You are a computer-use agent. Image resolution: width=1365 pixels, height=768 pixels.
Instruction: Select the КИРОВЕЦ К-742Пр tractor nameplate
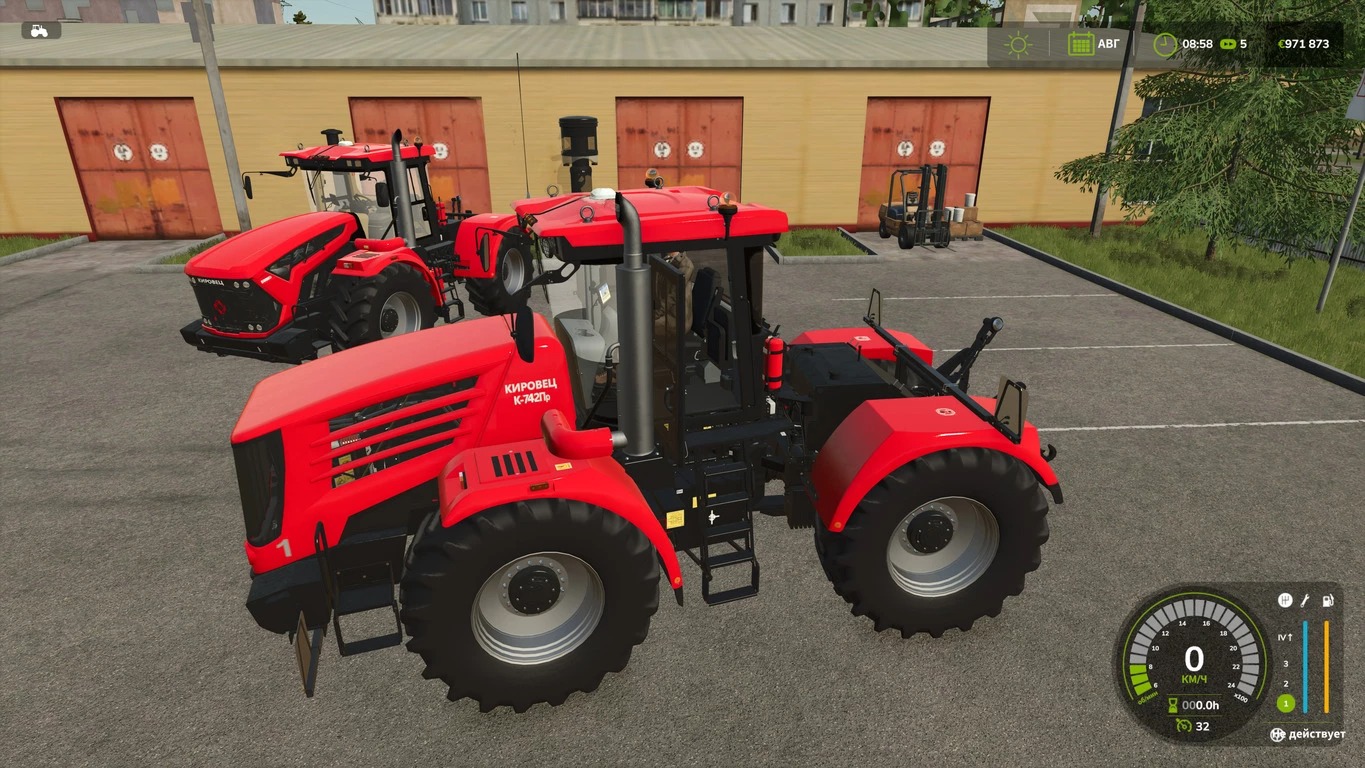(532, 392)
